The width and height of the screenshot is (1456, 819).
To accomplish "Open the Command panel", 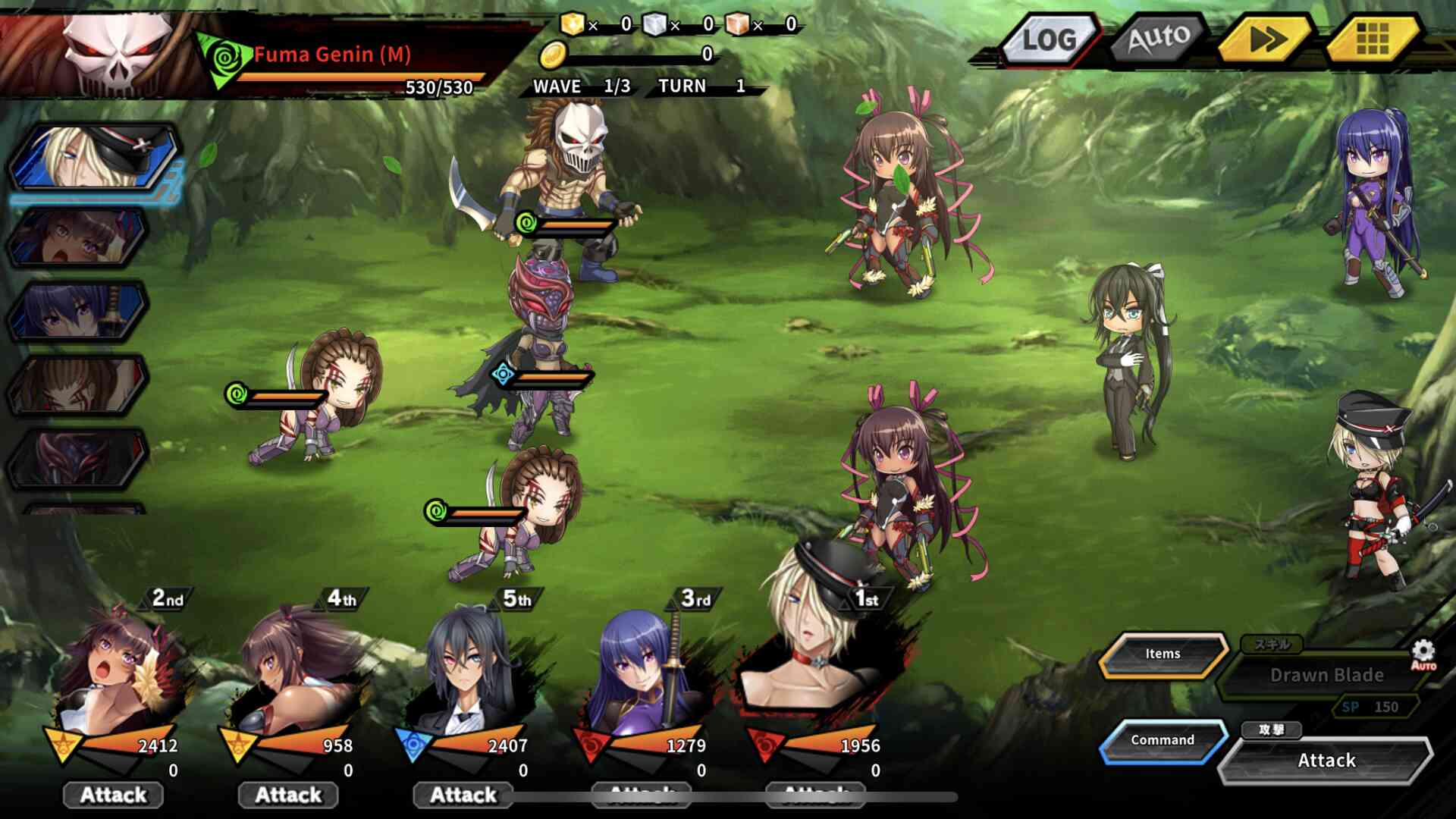I will tap(1163, 740).
